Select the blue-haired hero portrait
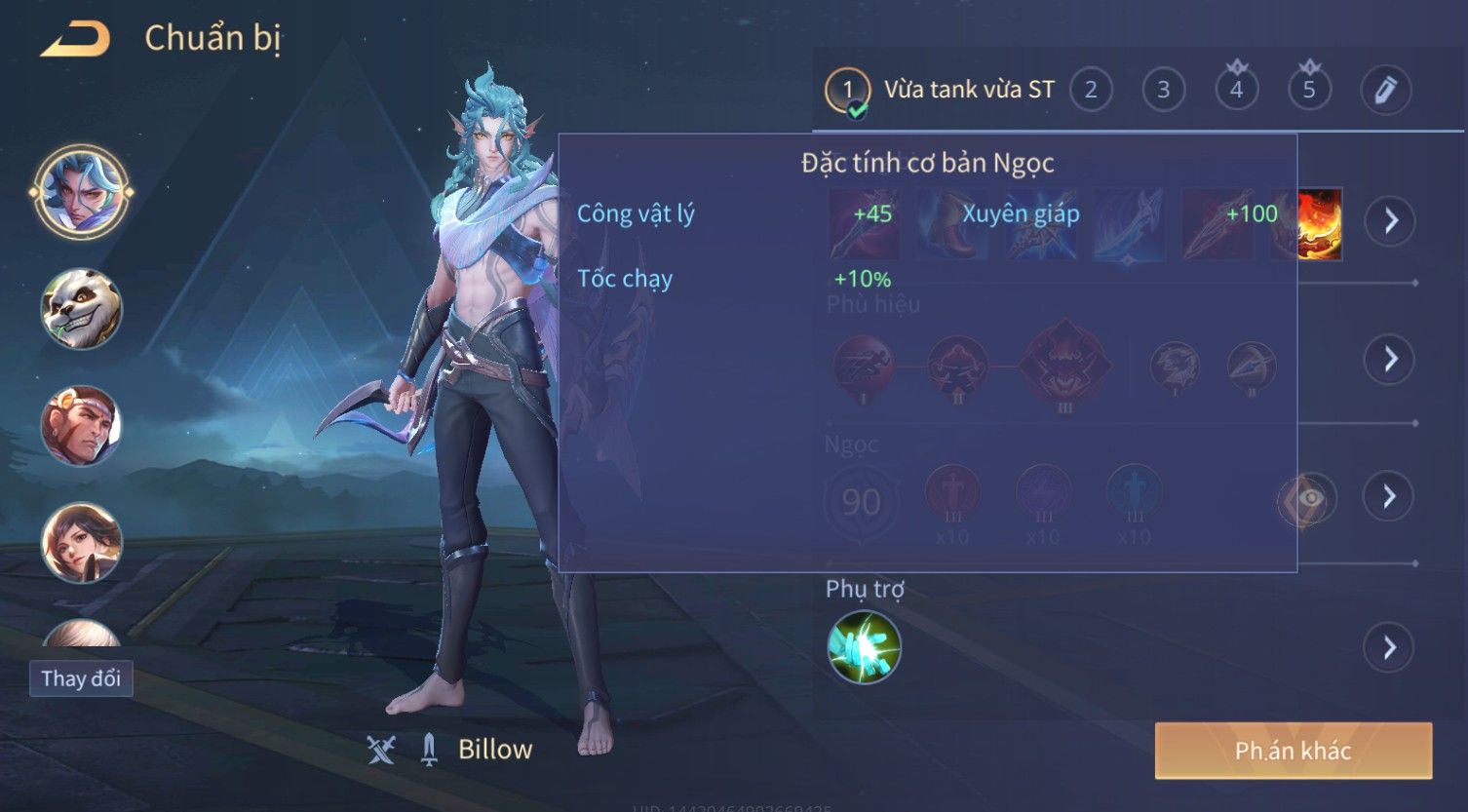The height and width of the screenshot is (812, 1468). pyautogui.click(x=81, y=192)
